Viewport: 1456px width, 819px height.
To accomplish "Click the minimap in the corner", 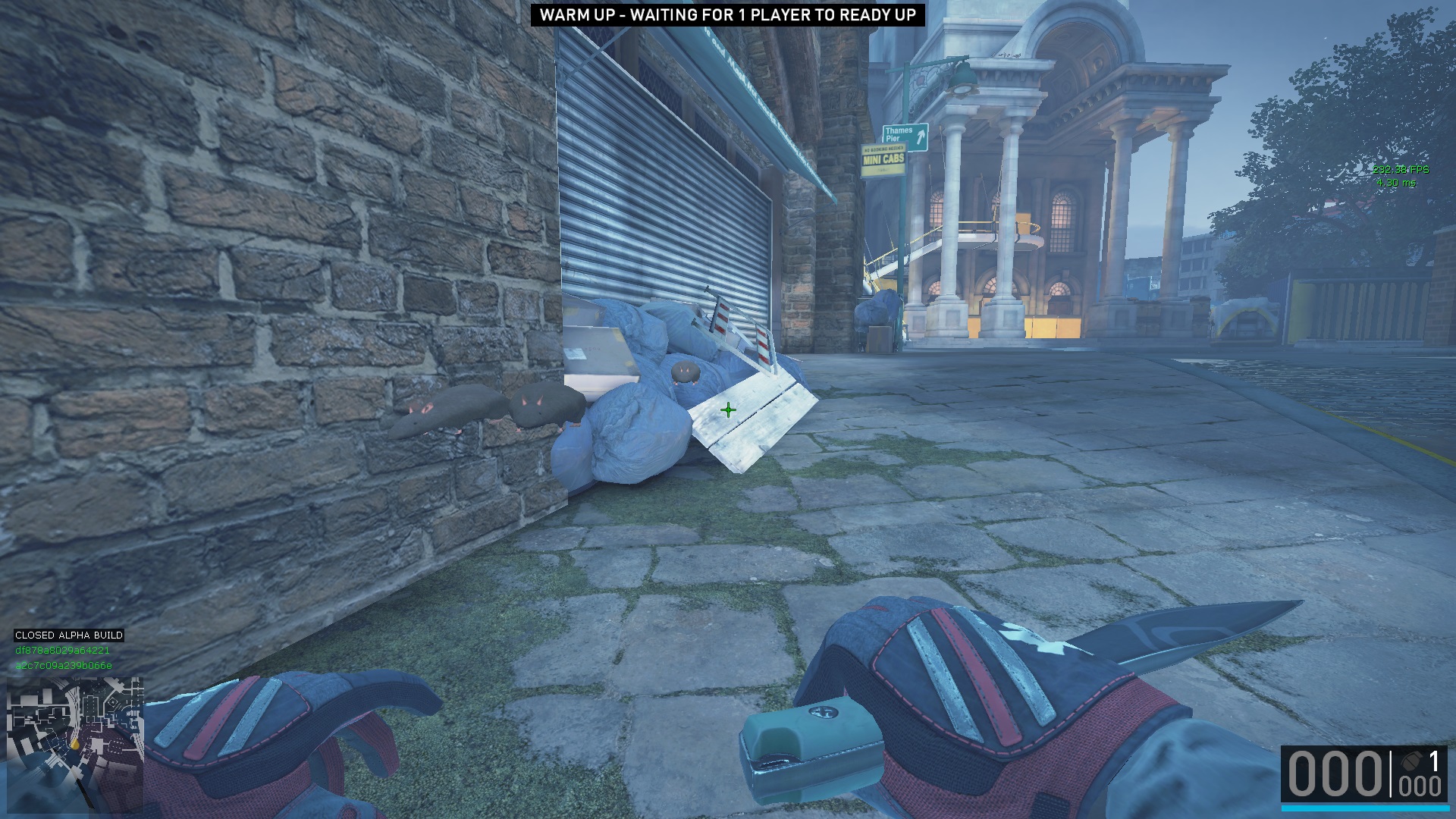I will click(74, 744).
